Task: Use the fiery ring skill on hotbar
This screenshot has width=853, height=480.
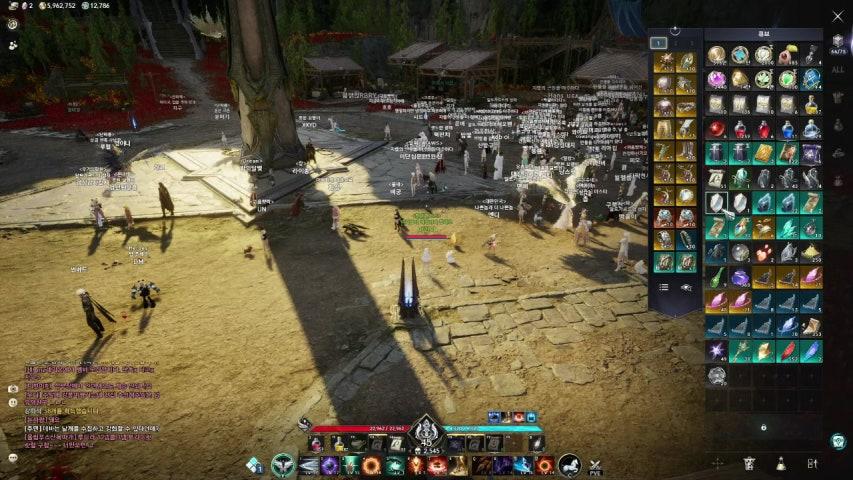Action: point(371,465)
